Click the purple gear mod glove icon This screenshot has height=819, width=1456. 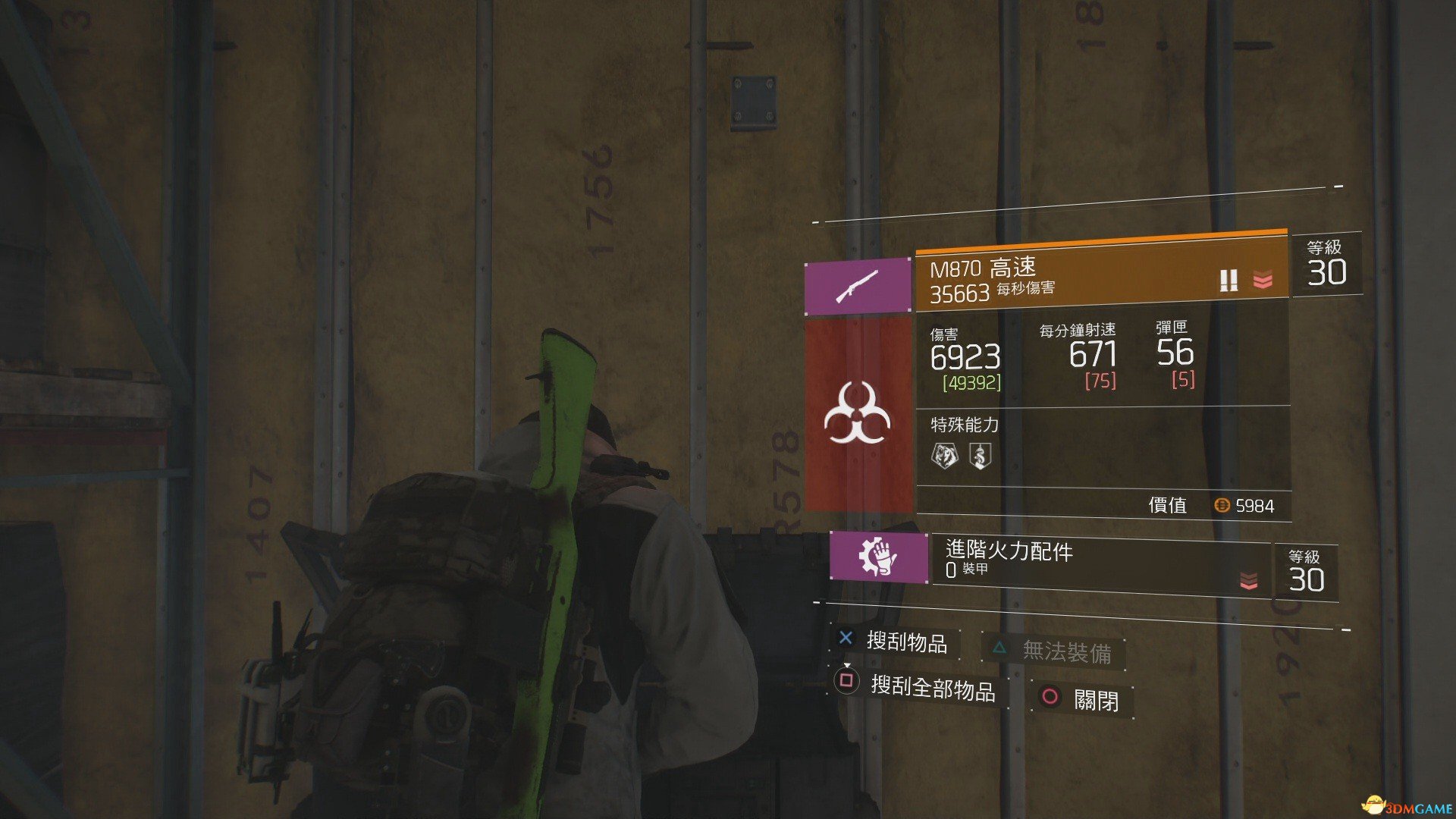pos(879,557)
